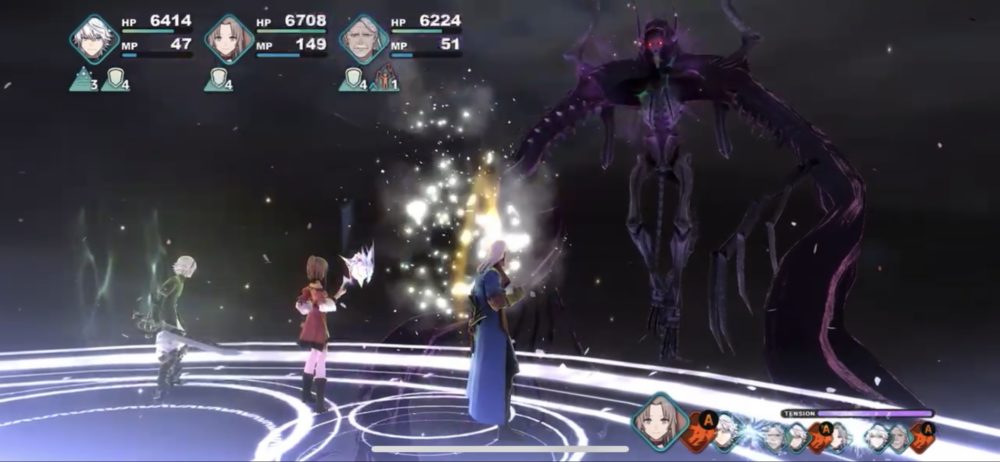Screen dimensions: 1000x462
Task: Select the white-haired hero's party portrait
Action: [94, 40]
